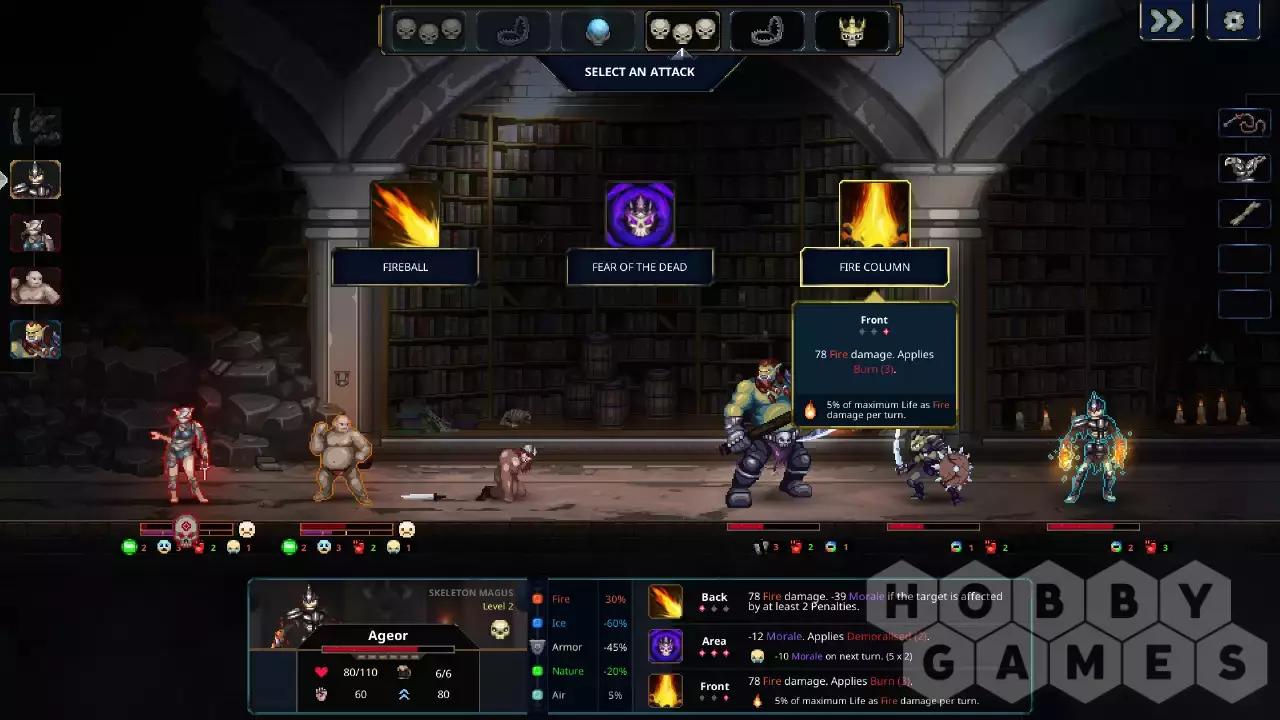Image resolution: width=1280 pixels, height=720 pixels.
Task: Choose the red-armored orc turn portrait
Action: (x=36, y=340)
